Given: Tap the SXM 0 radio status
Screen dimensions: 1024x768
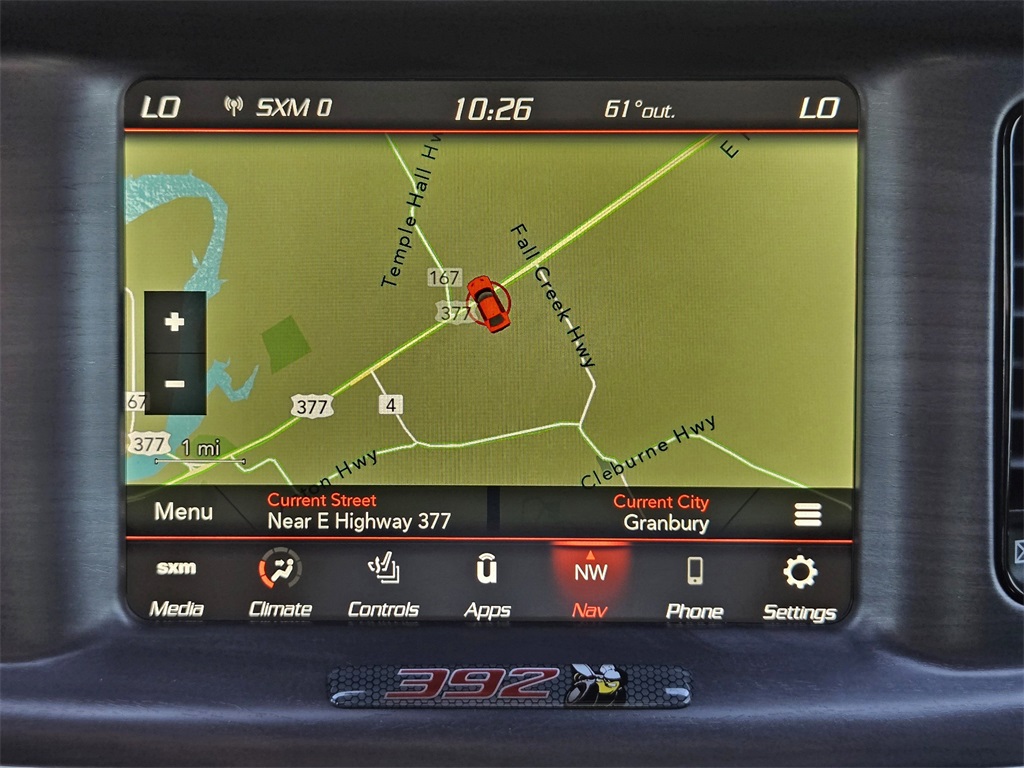Looking at the screenshot, I should point(279,107).
